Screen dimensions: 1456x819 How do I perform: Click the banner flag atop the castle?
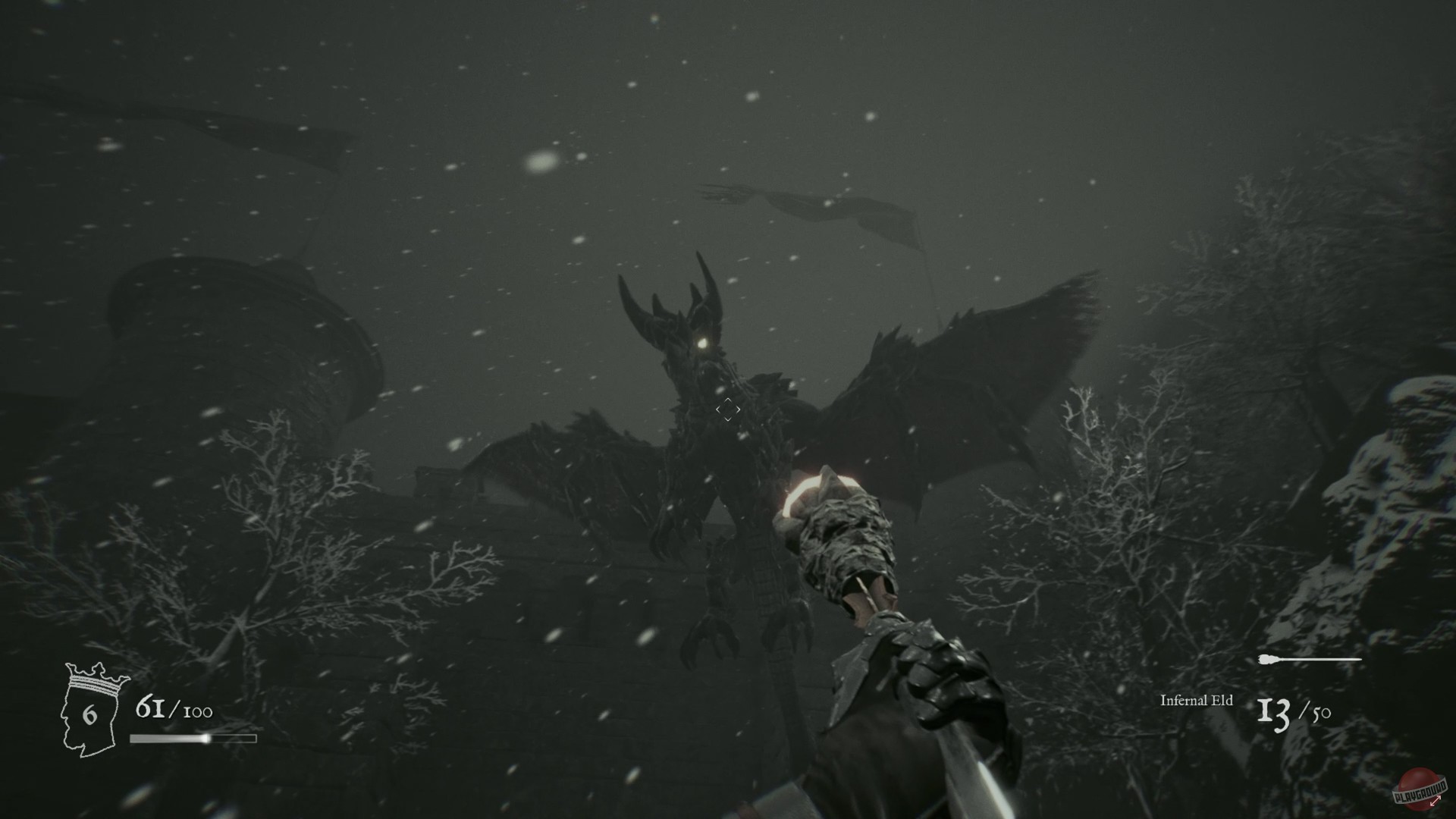tap(849, 212)
